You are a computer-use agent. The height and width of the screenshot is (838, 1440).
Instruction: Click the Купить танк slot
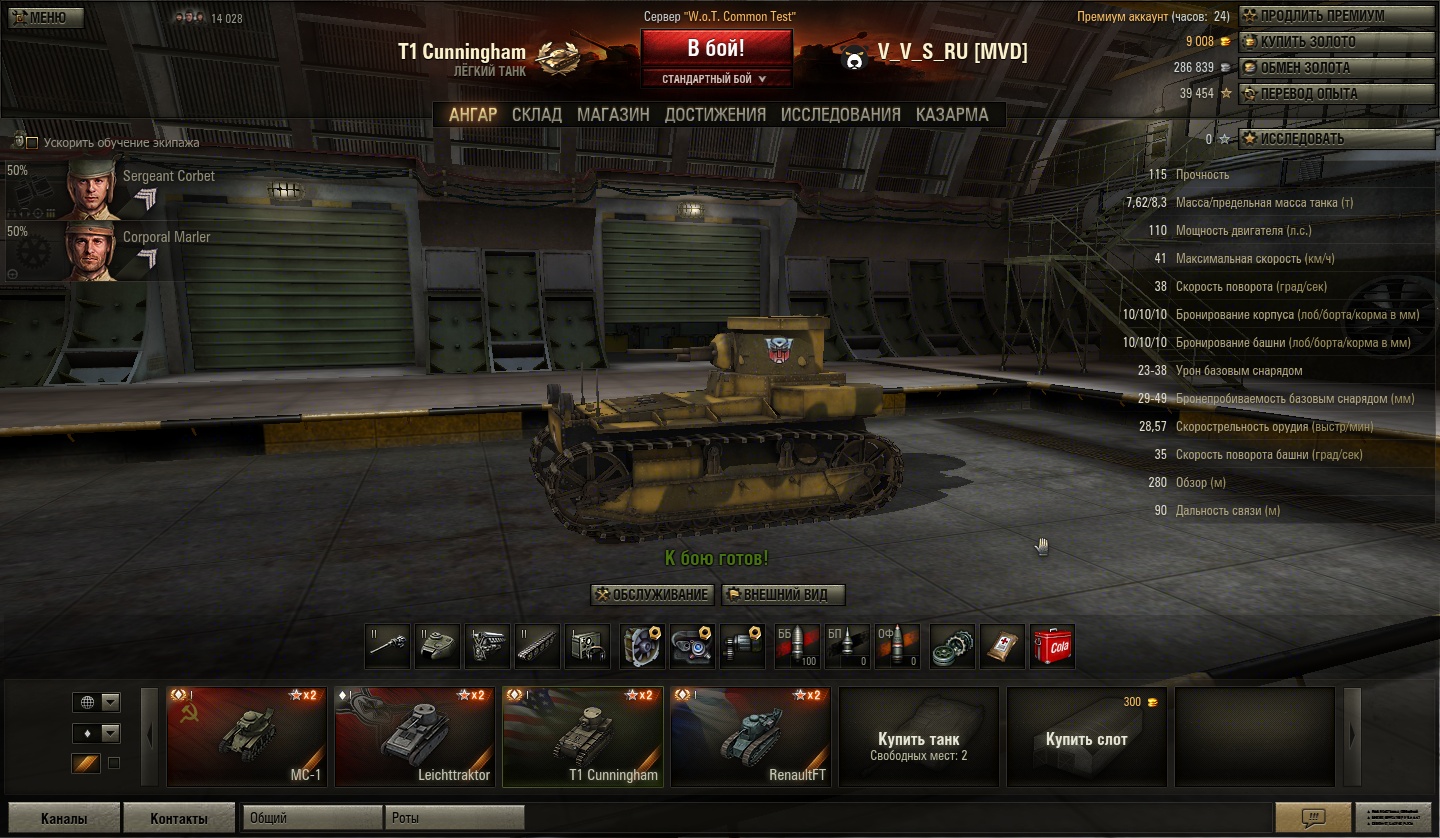point(918,736)
